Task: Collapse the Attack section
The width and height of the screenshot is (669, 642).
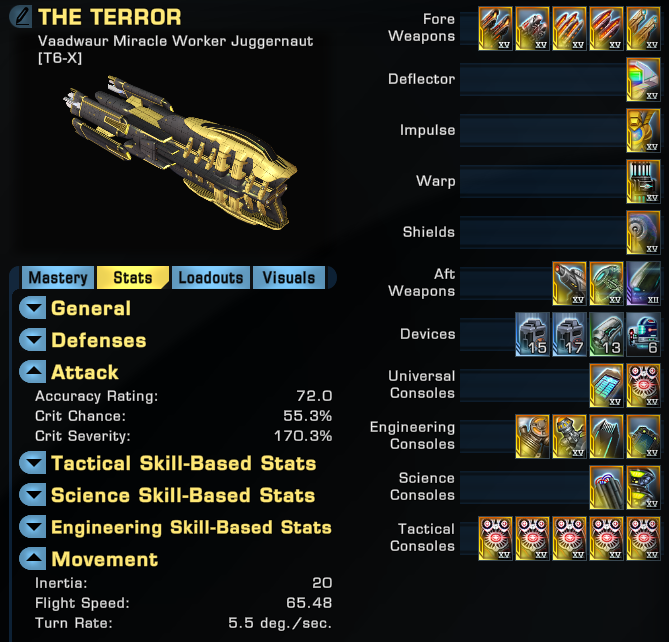Action: tap(34, 373)
